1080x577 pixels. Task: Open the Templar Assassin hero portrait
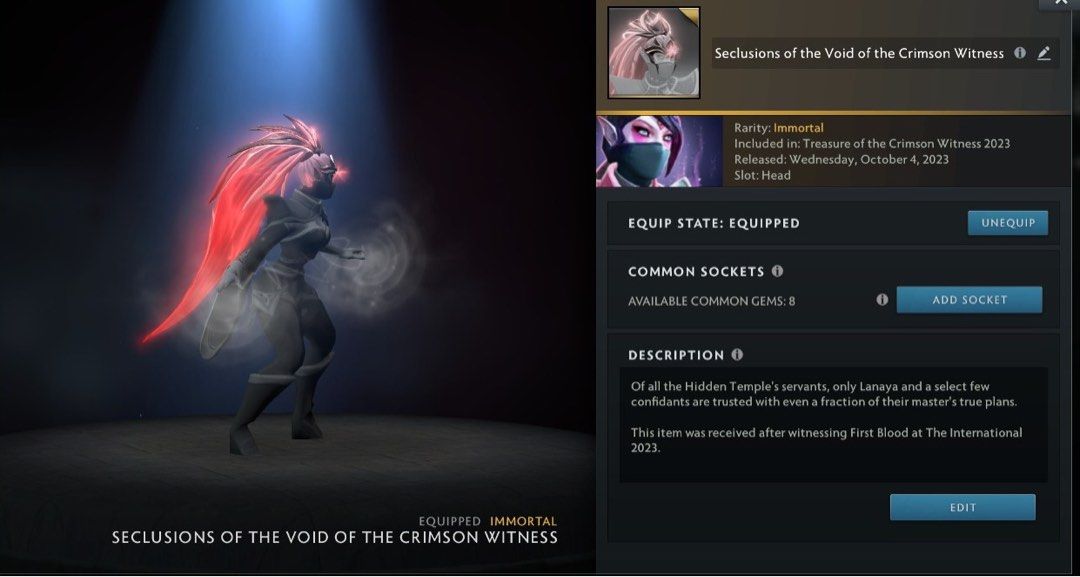click(x=659, y=152)
